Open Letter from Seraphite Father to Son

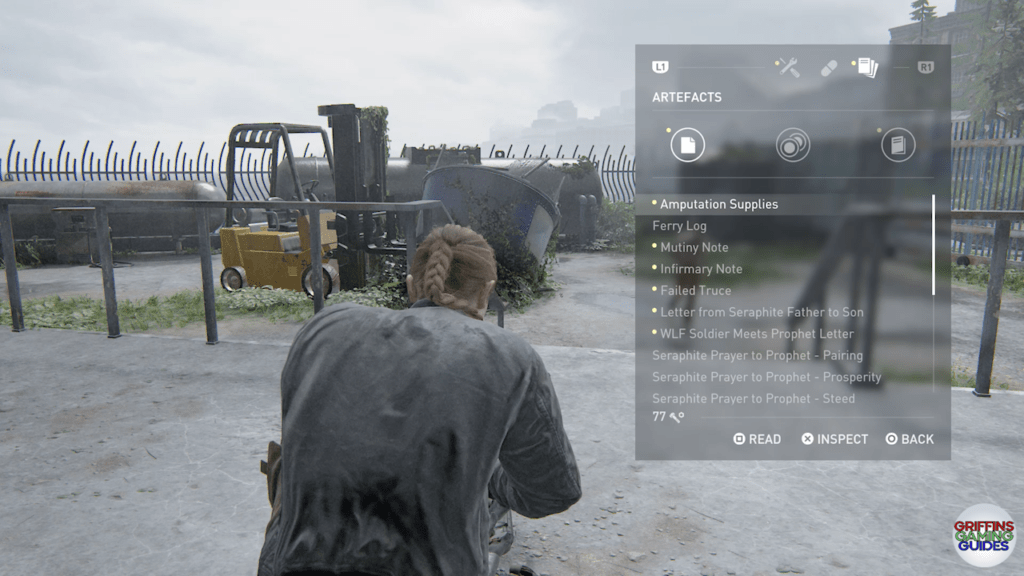tap(761, 312)
